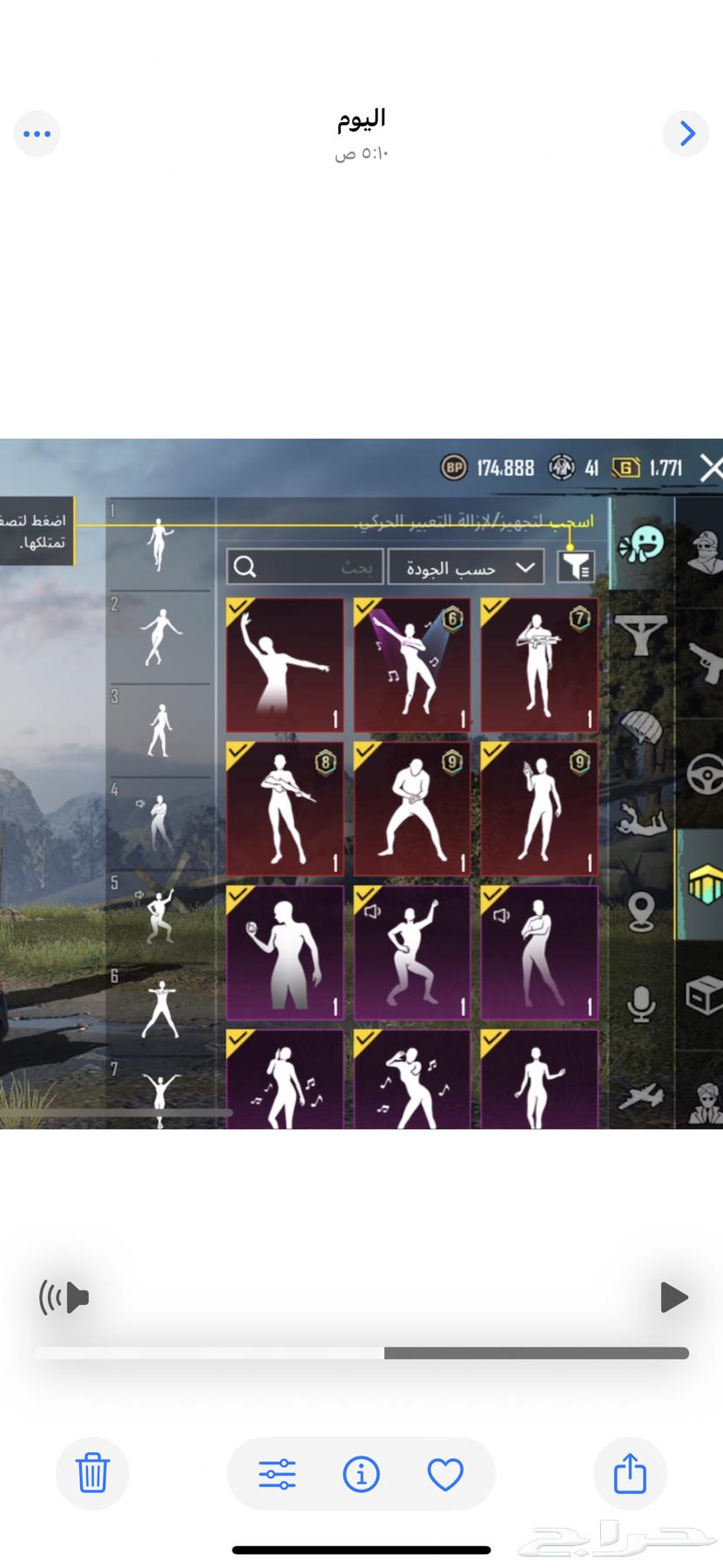The image size is (723, 1568).
Task: Open the supply box category
Action: 704,995
